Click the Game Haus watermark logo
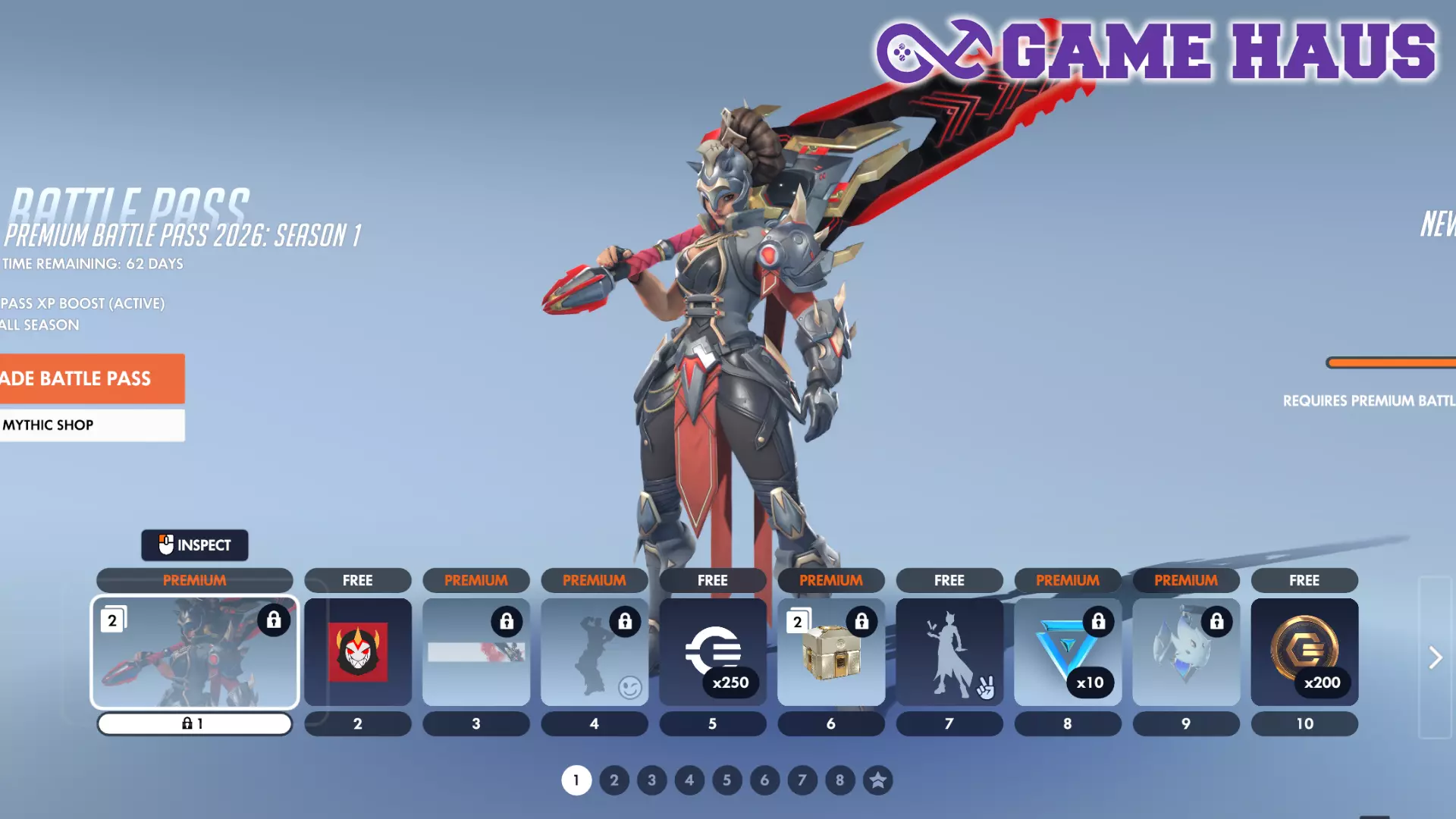The image size is (1456, 819). 1156,52
